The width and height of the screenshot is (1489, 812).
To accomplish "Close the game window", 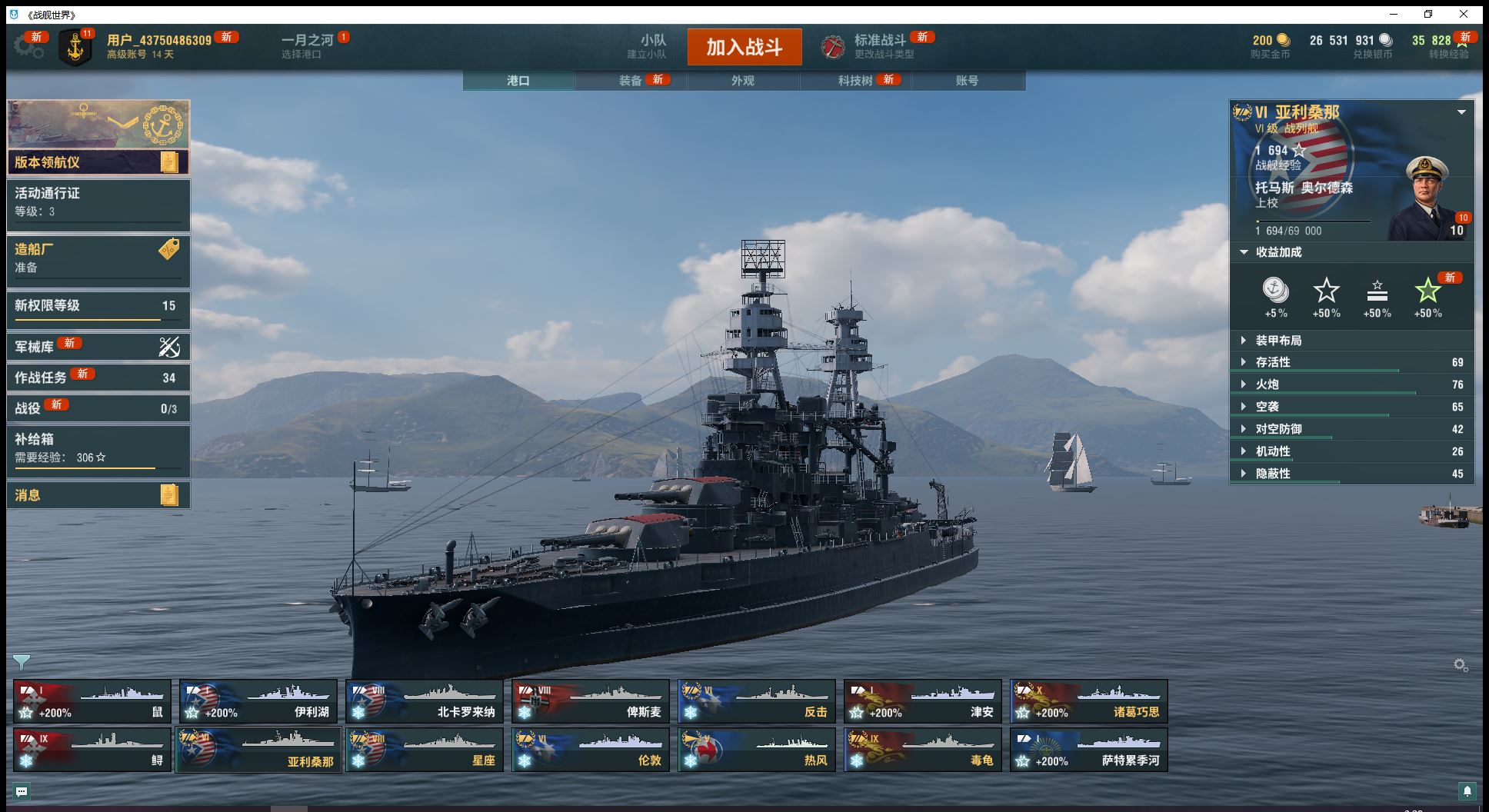I will [x=1464, y=15].
